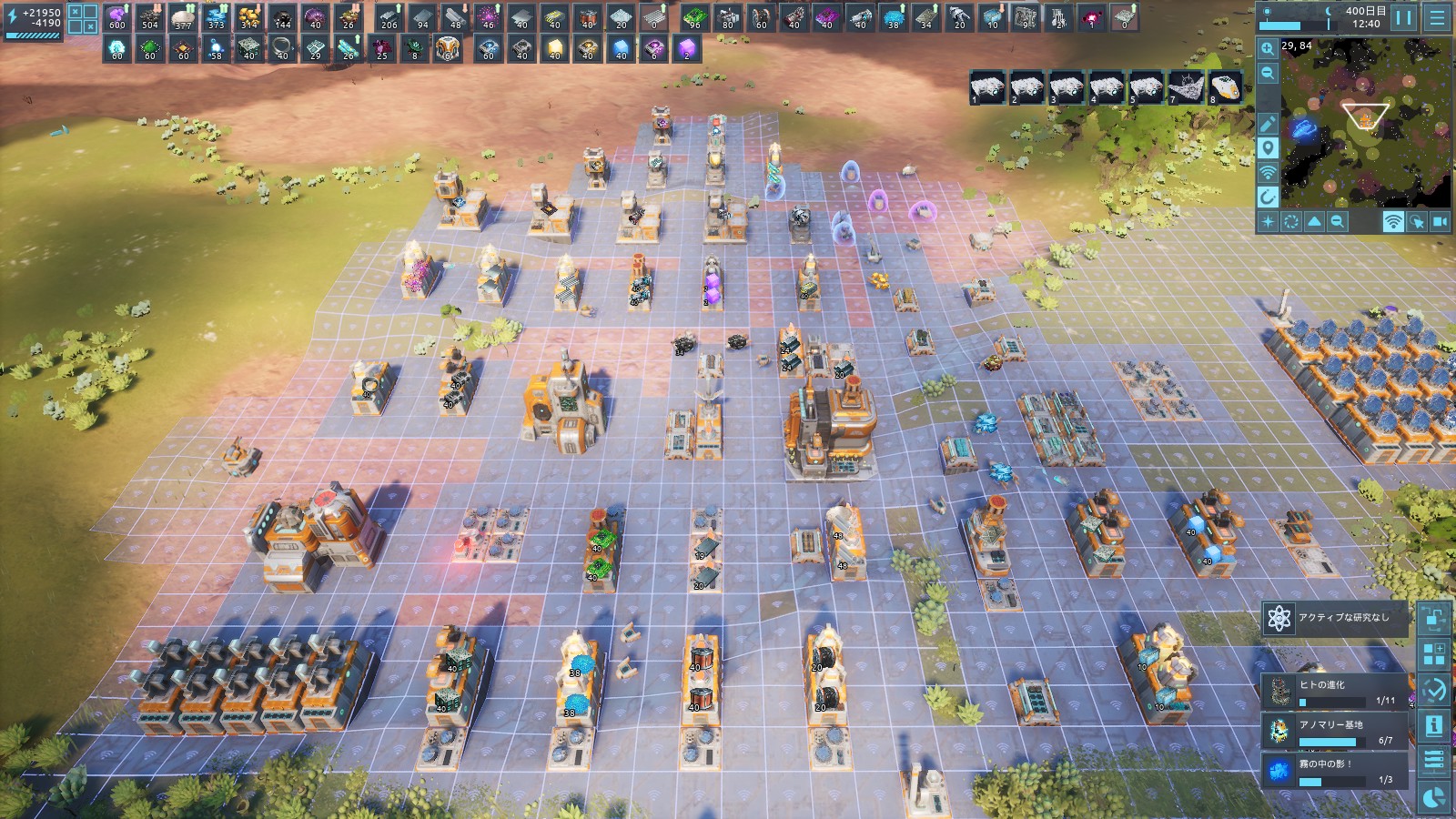Zoom in on the minimap
The width and height of the screenshot is (1456, 819).
click(x=1268, y=49)
